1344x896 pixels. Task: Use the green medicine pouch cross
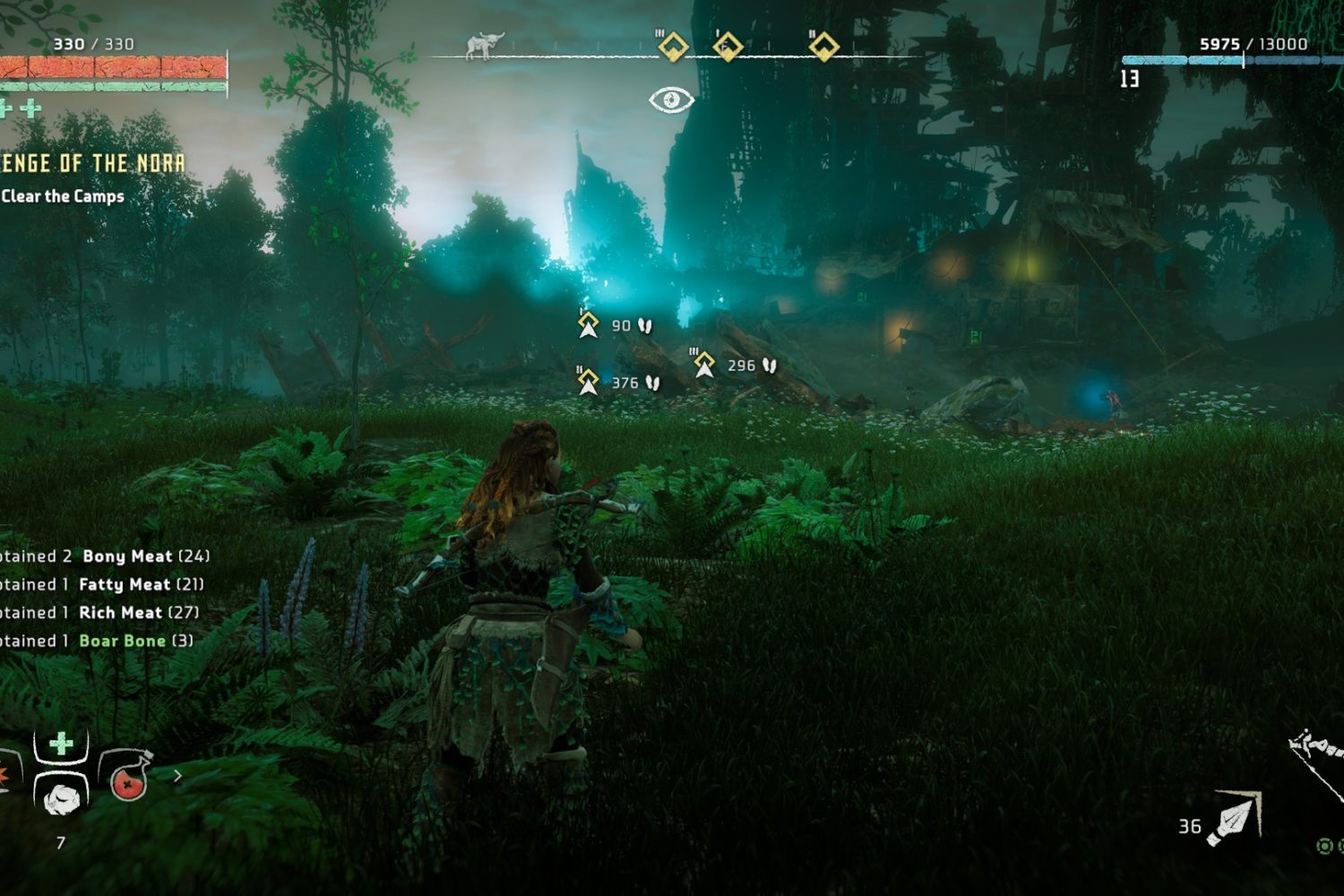click(x=61, y=744)
